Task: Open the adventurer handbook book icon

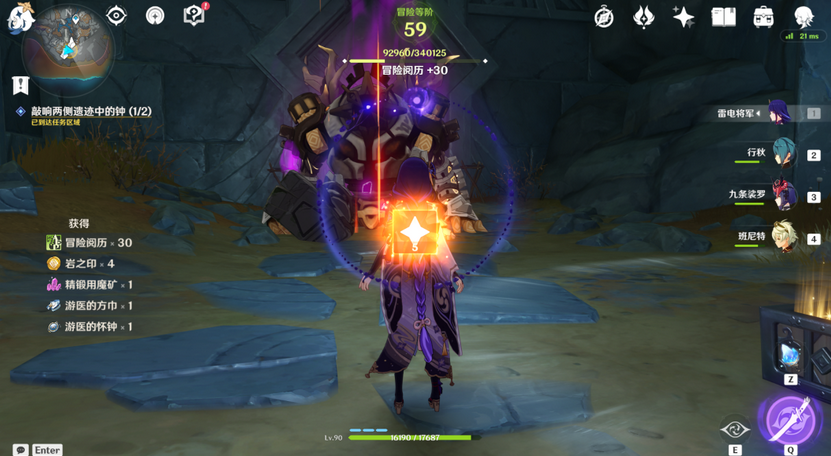Action: 723,17
